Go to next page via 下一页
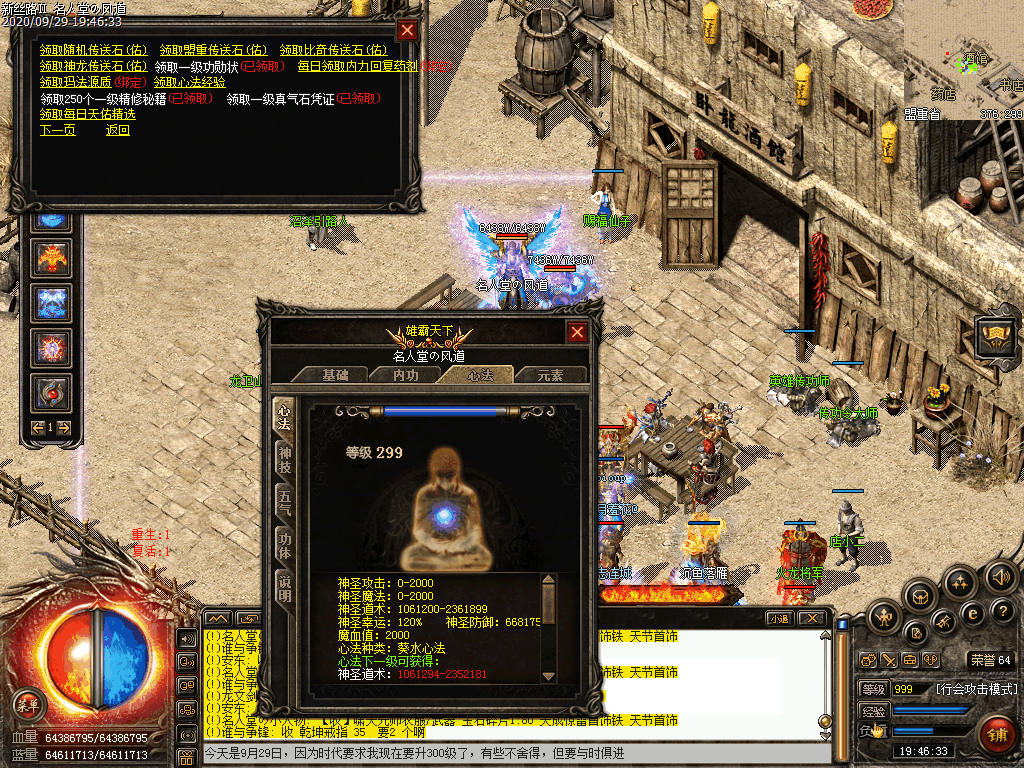The image size is (1024, 768). coord(57,130)
